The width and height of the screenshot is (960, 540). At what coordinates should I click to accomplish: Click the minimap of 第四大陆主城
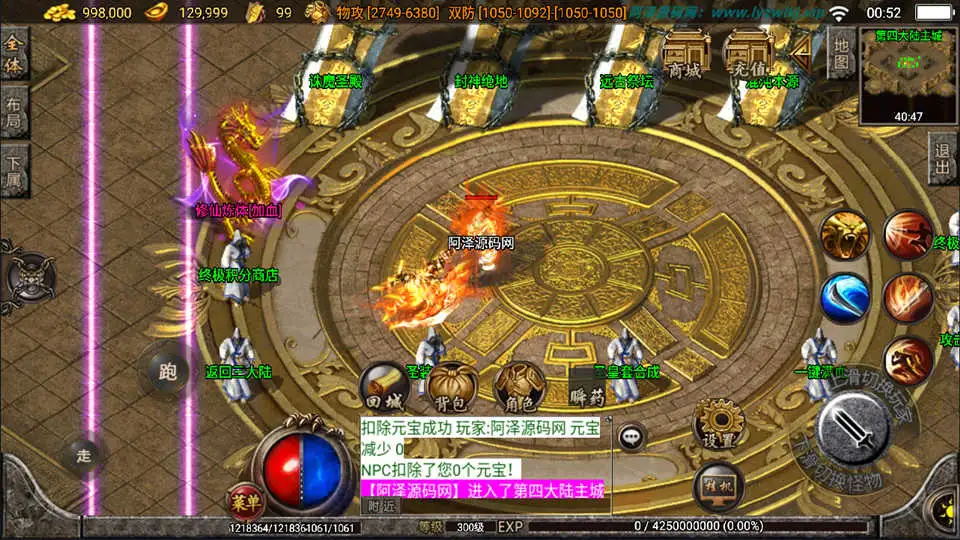point(908,68)
